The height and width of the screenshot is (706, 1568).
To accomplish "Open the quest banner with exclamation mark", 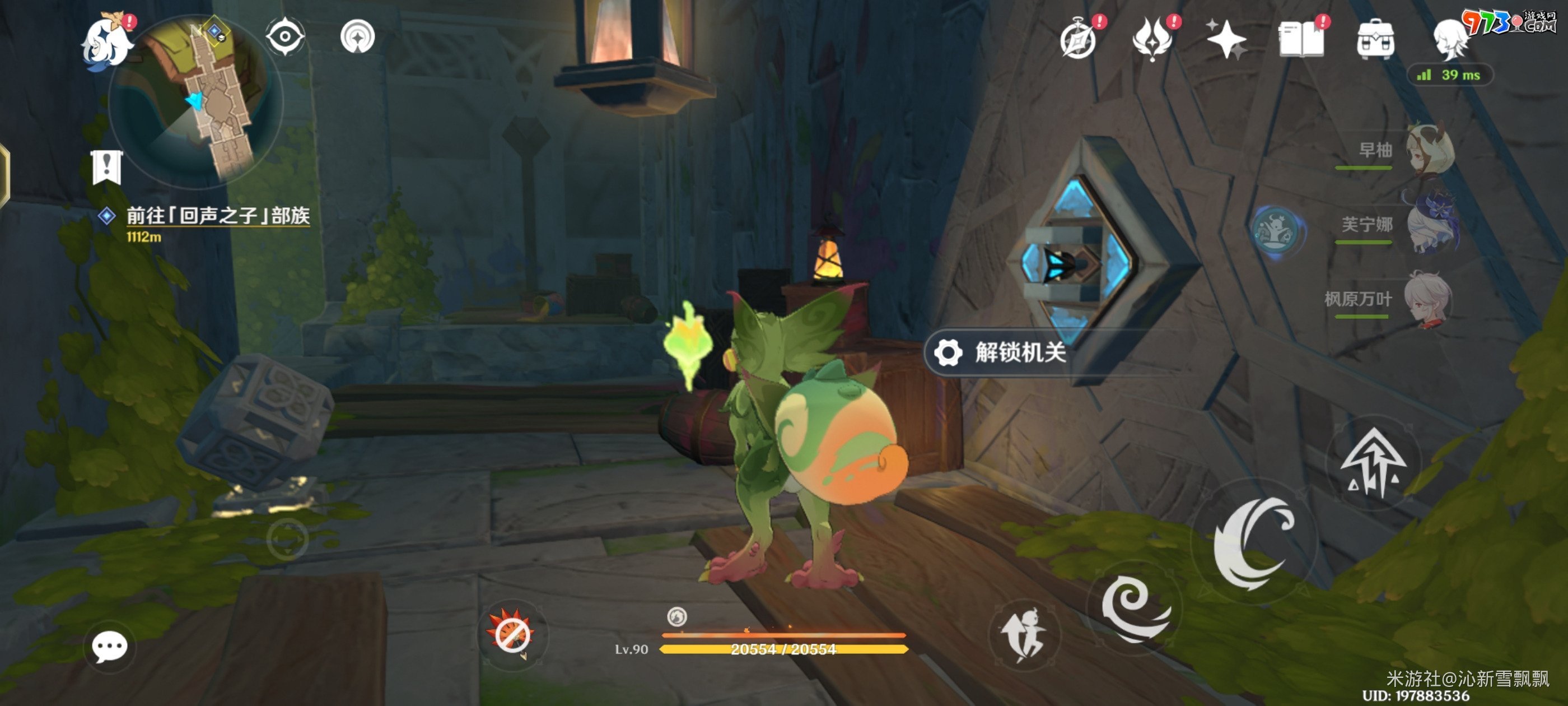I will pyautogui.click(x=107, y=167).
